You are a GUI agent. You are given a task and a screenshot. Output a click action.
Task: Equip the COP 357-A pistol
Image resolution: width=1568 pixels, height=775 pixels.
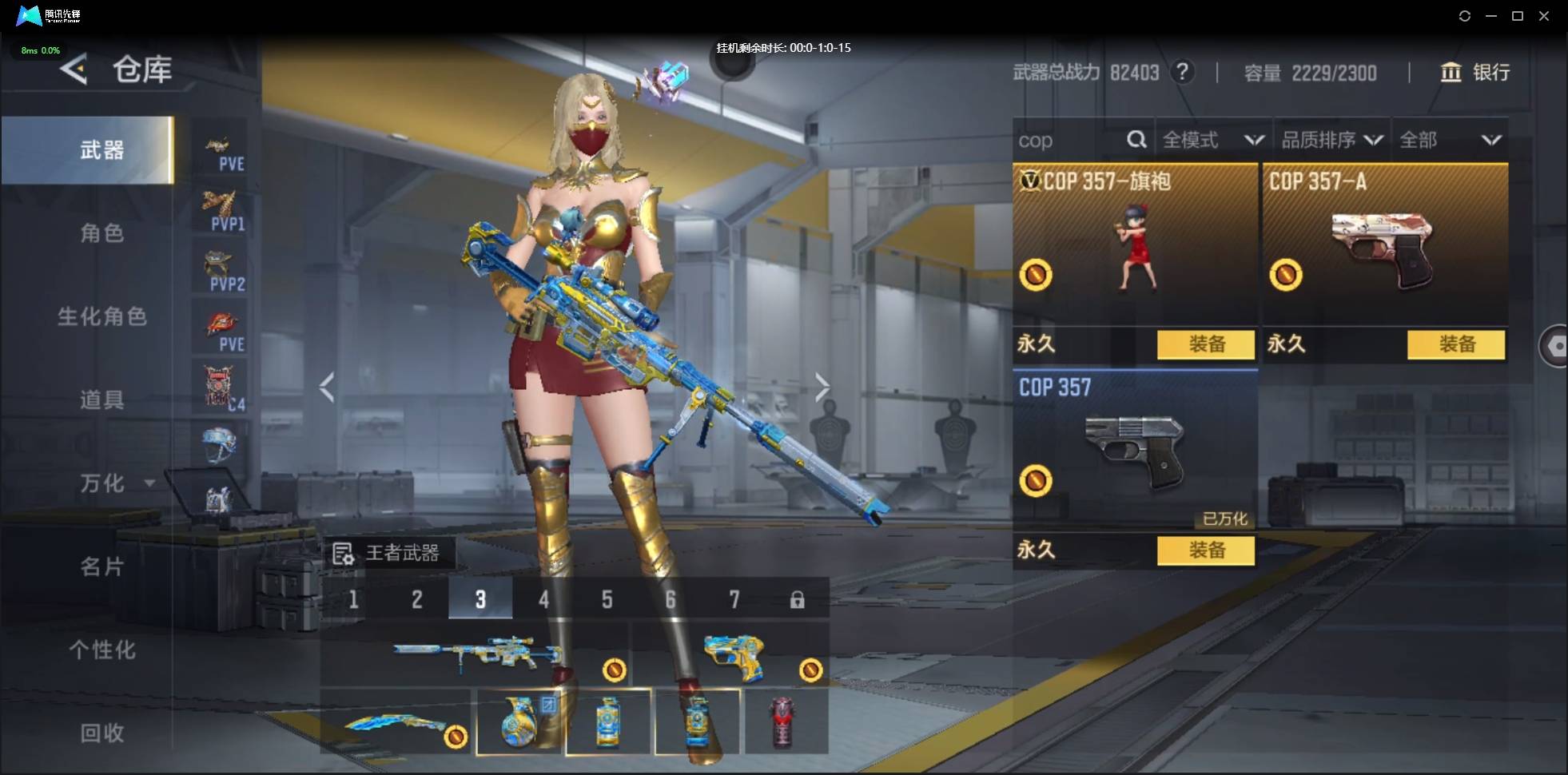point(1455,344)
